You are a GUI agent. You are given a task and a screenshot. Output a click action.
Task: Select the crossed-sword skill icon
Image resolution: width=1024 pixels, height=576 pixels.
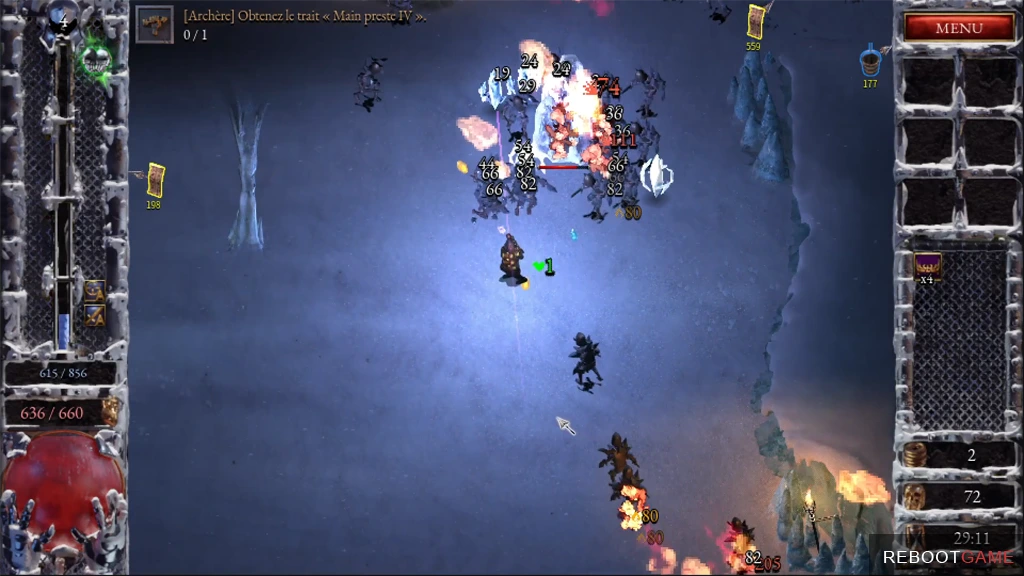tap(95, 315)
